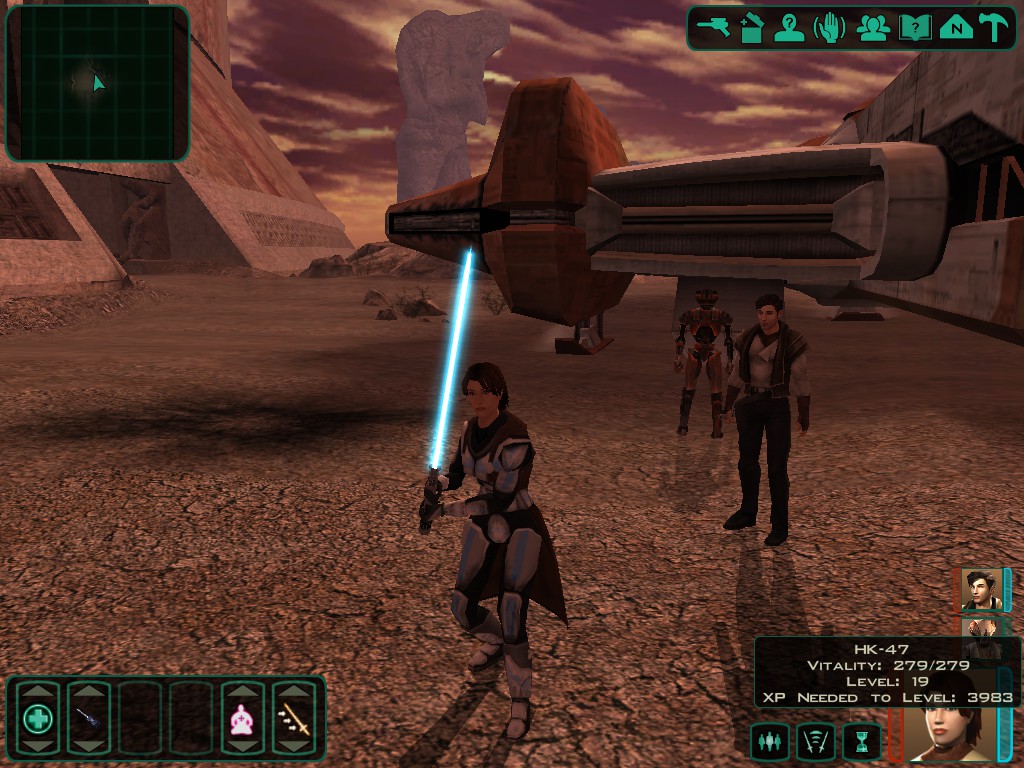1024x768 pixels.
Task: Cycle the lightsaber attack slot down arrow
Action: [x=294, y=745]
